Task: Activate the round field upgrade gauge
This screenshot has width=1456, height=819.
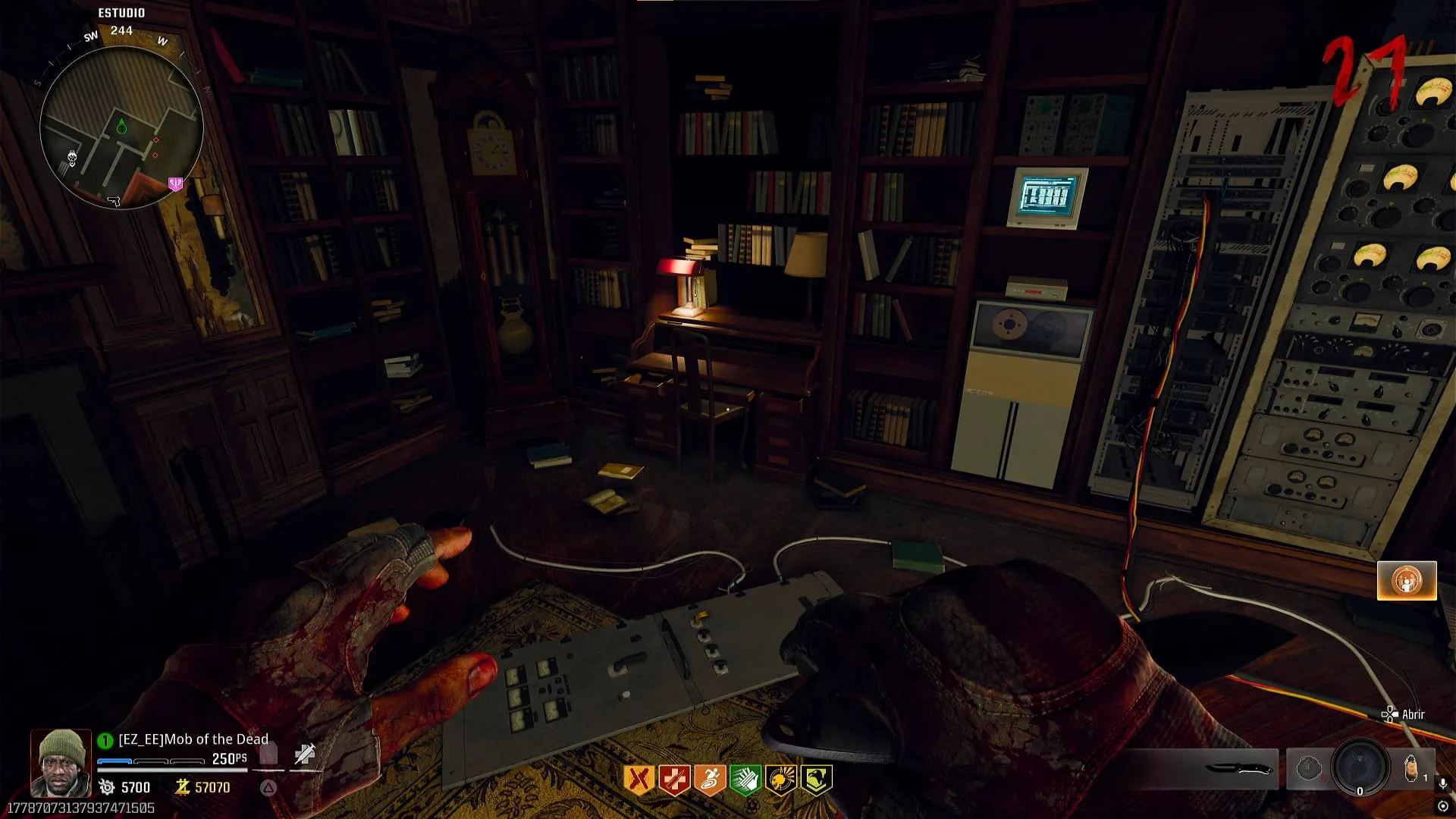Action: point(1360,767)
